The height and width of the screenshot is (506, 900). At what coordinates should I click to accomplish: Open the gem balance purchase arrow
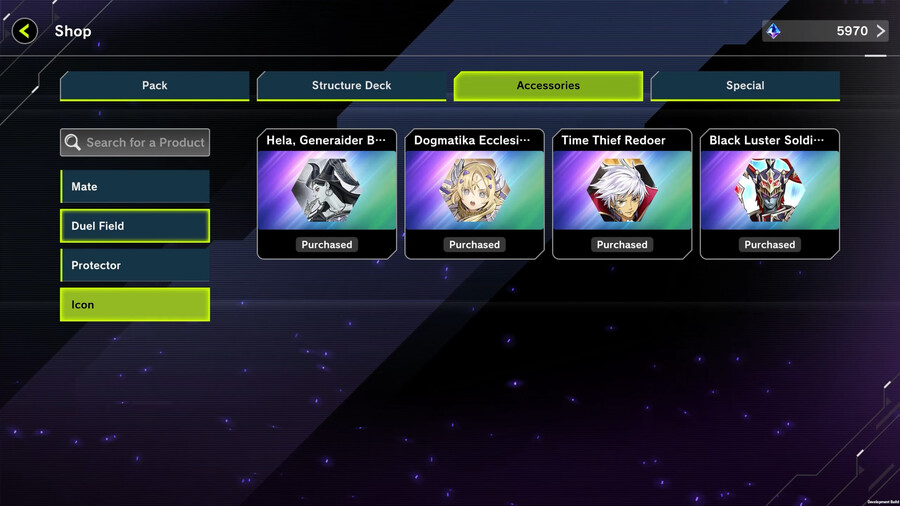(x=880, y=31)
